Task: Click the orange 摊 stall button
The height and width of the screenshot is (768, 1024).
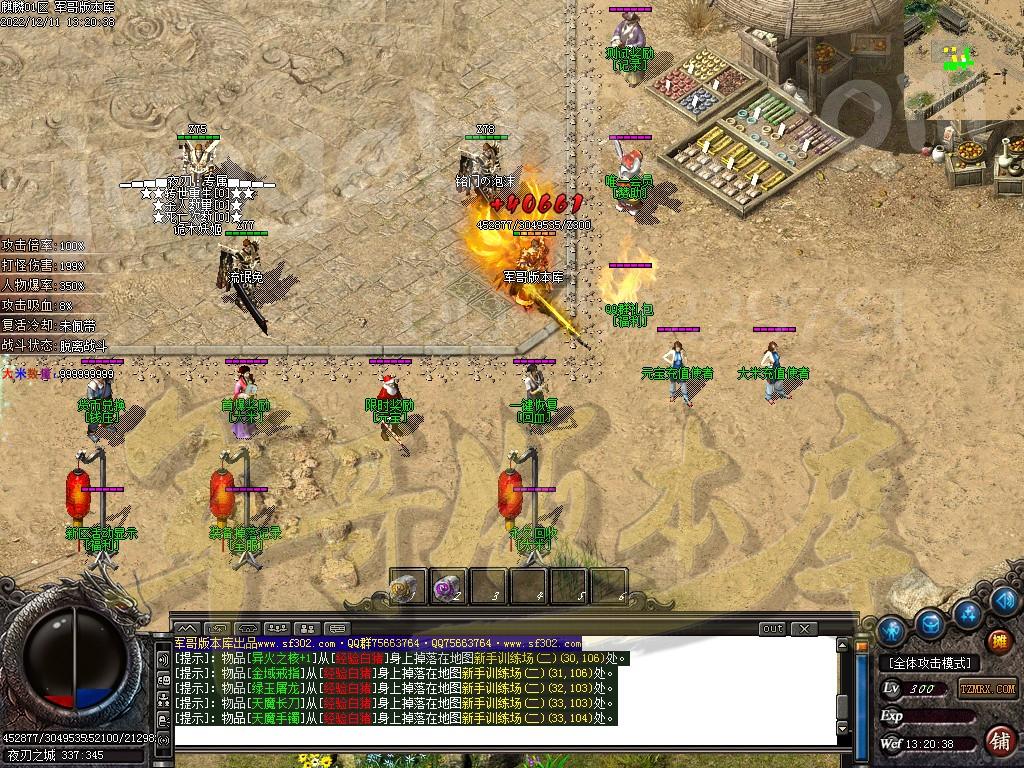Action: pos(998,641)
